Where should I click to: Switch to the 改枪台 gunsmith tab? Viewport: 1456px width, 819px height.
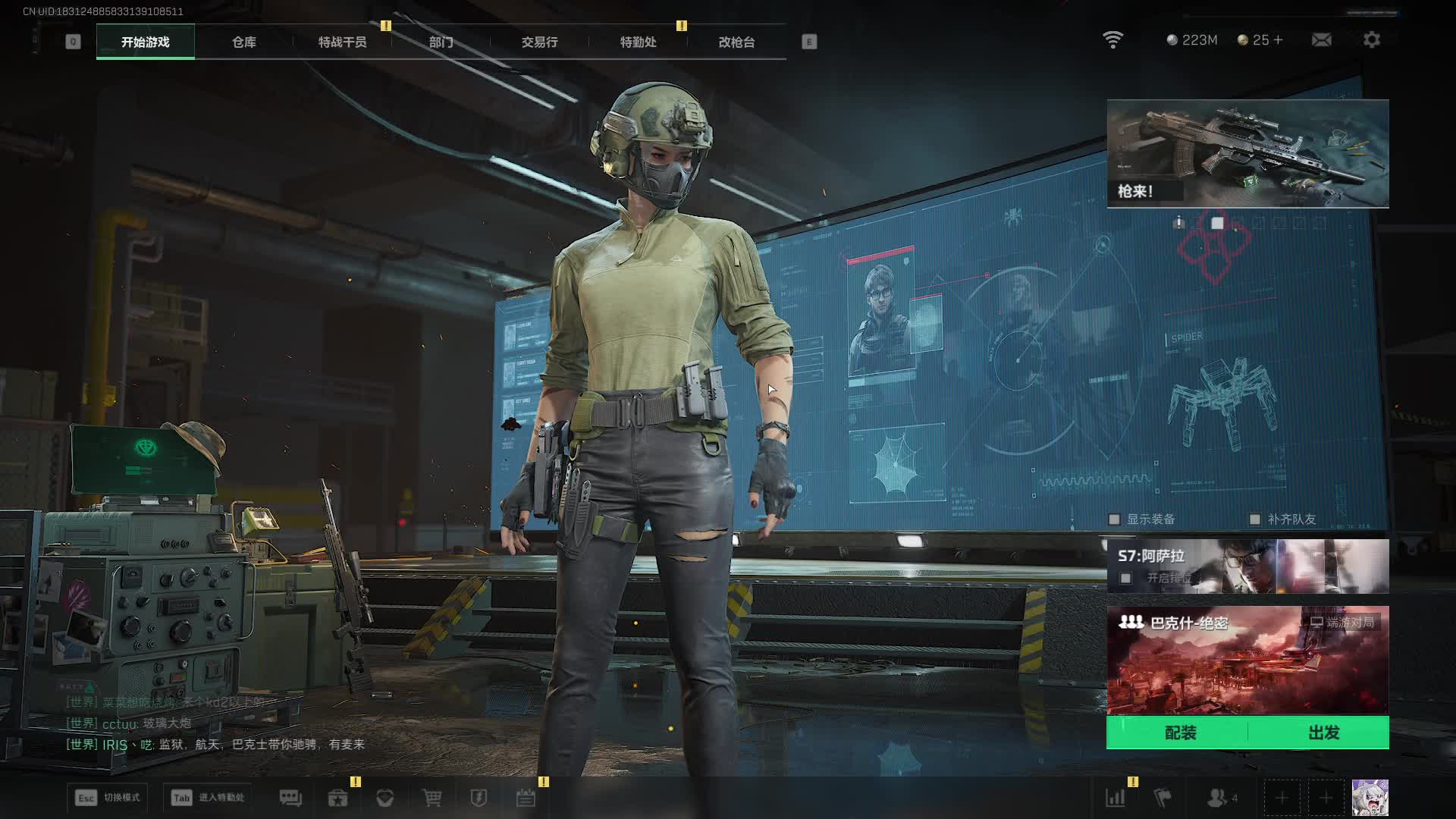click(x=736, y=42)
